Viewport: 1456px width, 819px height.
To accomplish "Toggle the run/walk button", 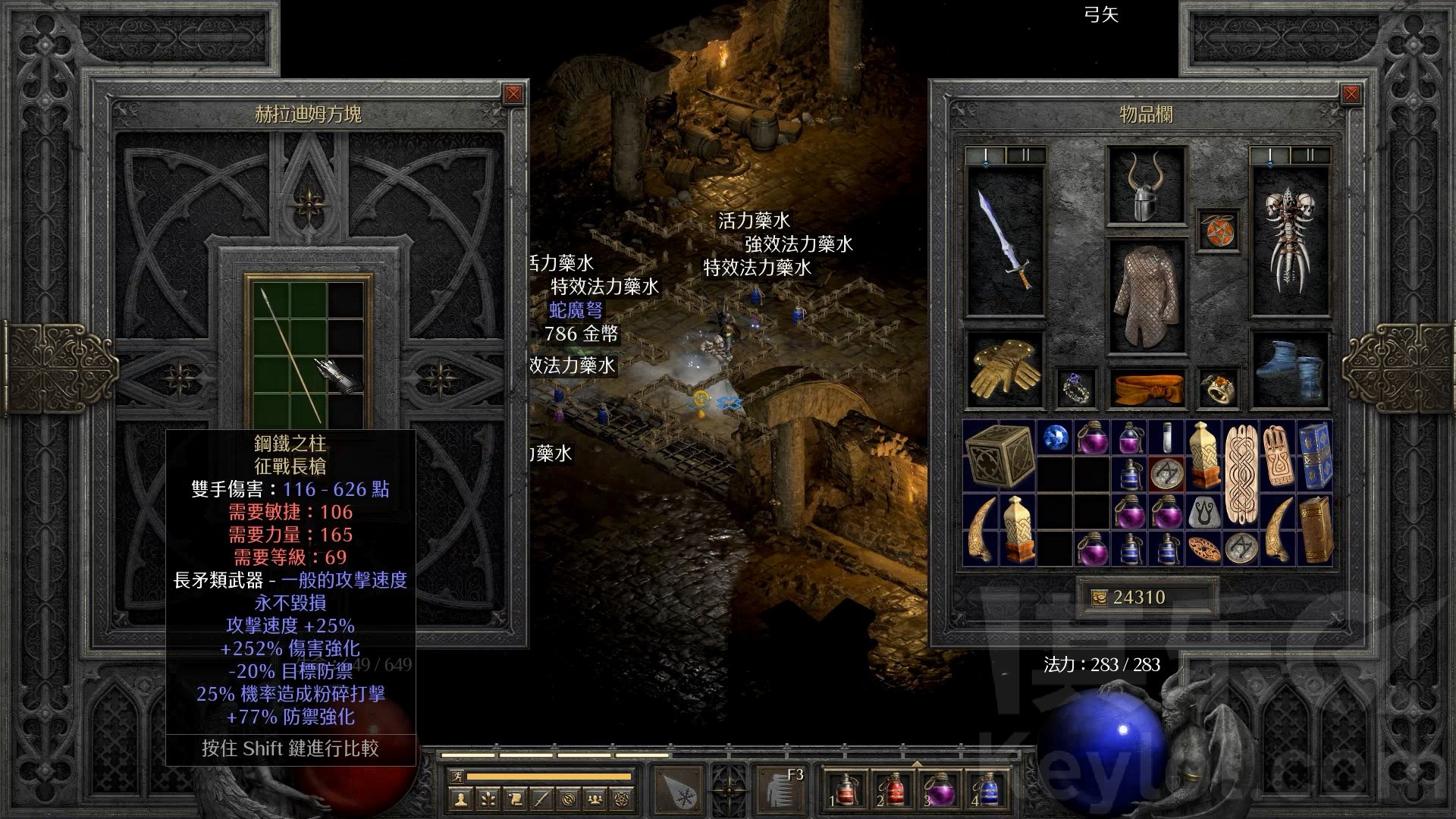I will (x=455, y=777).
